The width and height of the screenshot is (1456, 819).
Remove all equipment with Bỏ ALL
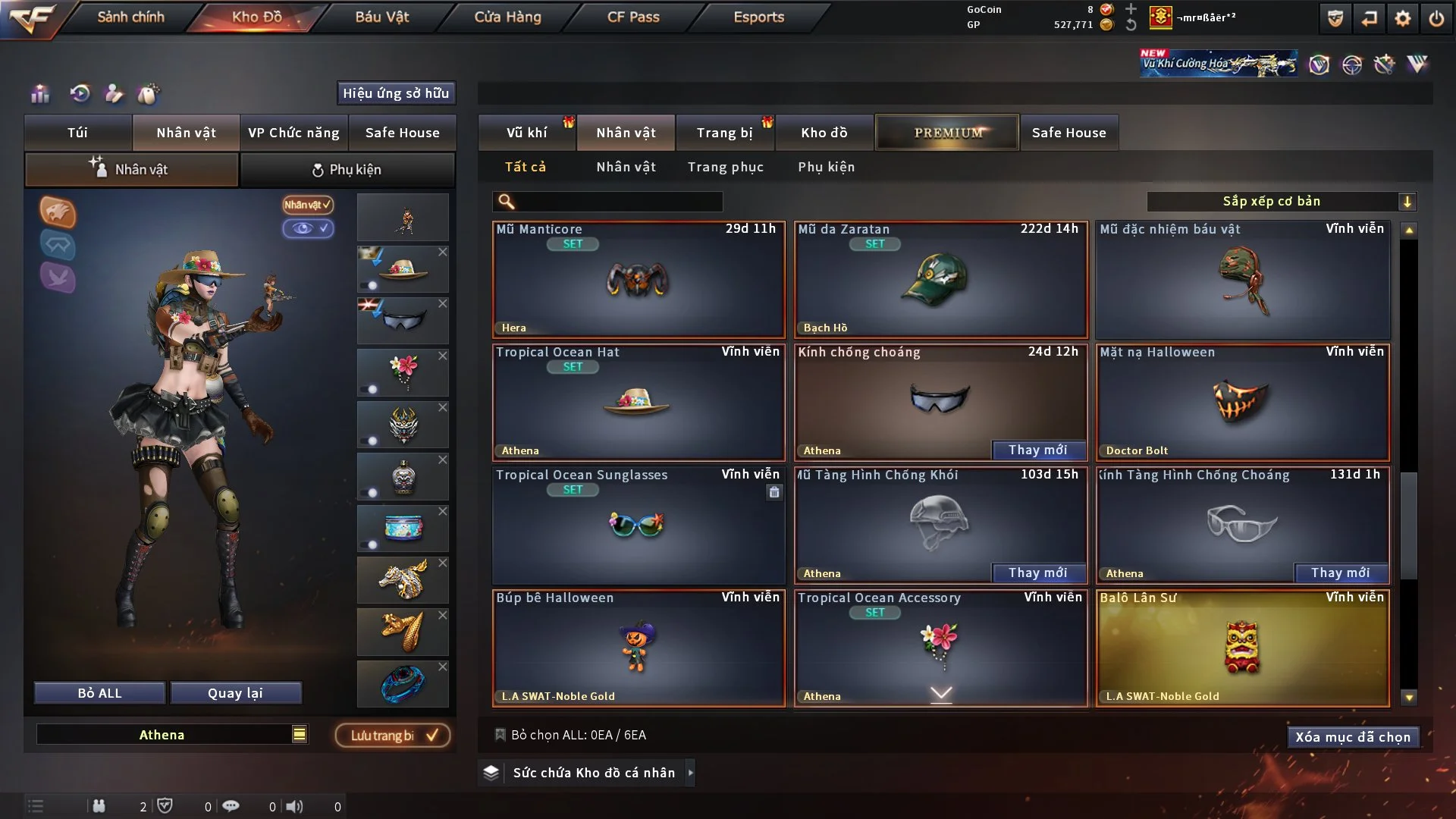[x=99, y=693]
